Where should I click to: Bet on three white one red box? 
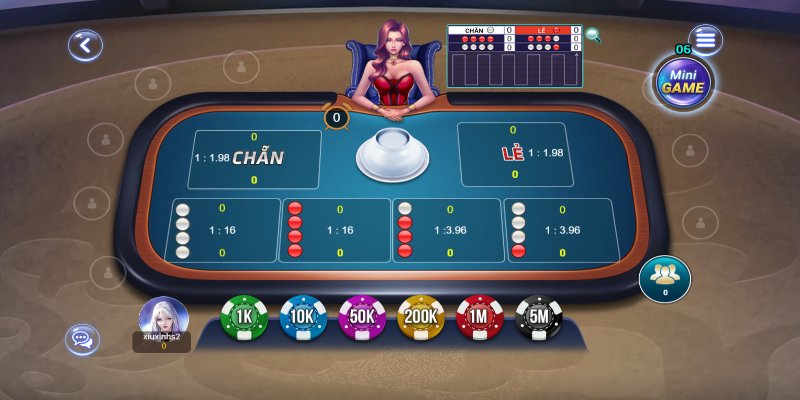560,230
